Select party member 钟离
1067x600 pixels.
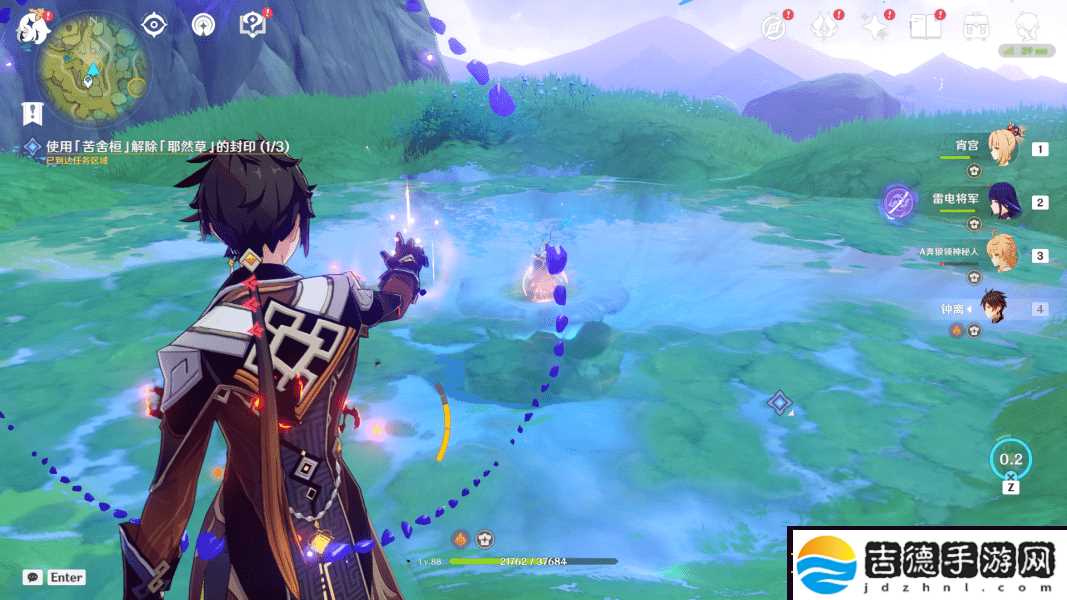tap(993, 308)
